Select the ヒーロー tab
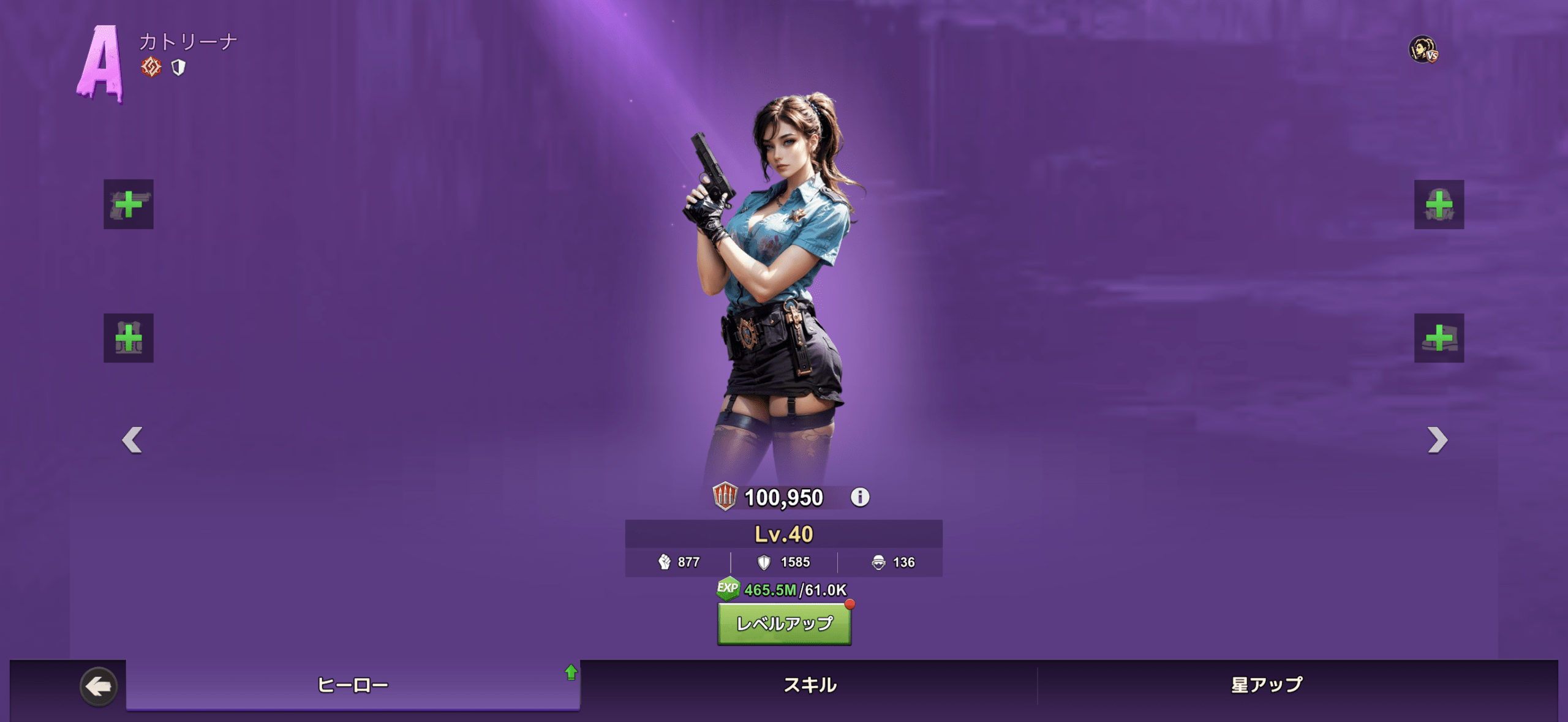Image resolution: width=1568 pixels, height=722 pixels. click(x=353, y=685)
